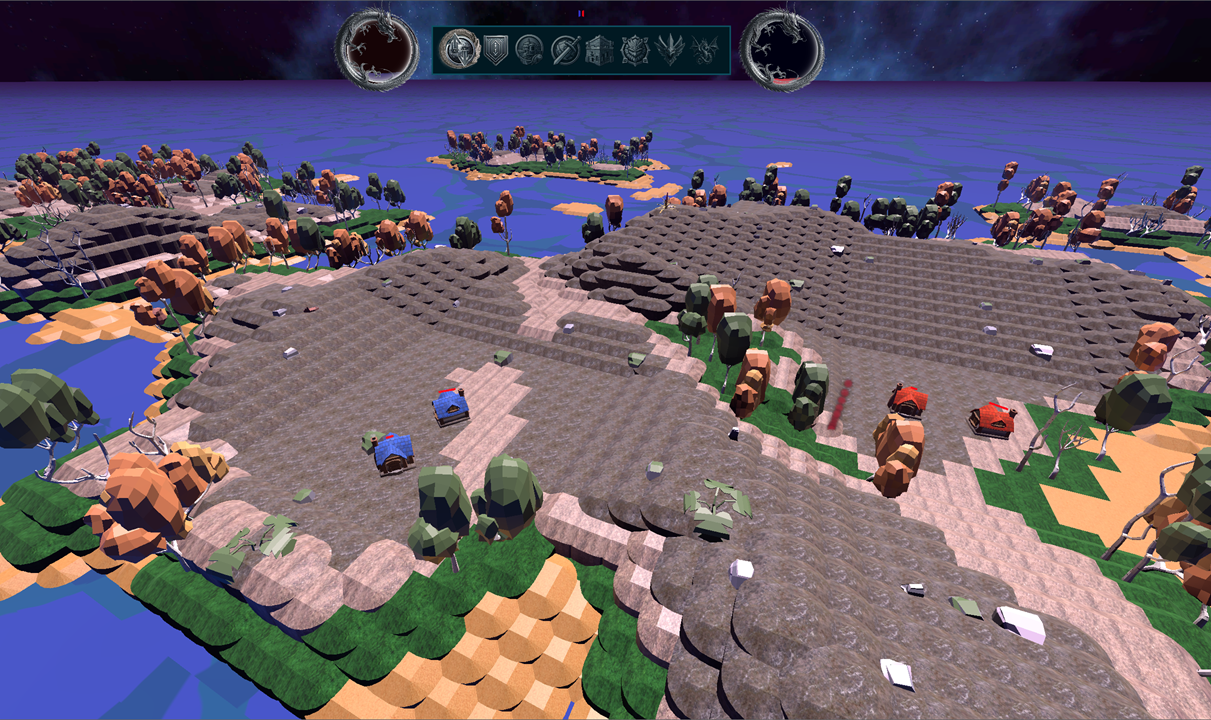The width and height of the screenshot is (1211, 720).
Task: Activate the dragon head power
Action: click(669, 49)
